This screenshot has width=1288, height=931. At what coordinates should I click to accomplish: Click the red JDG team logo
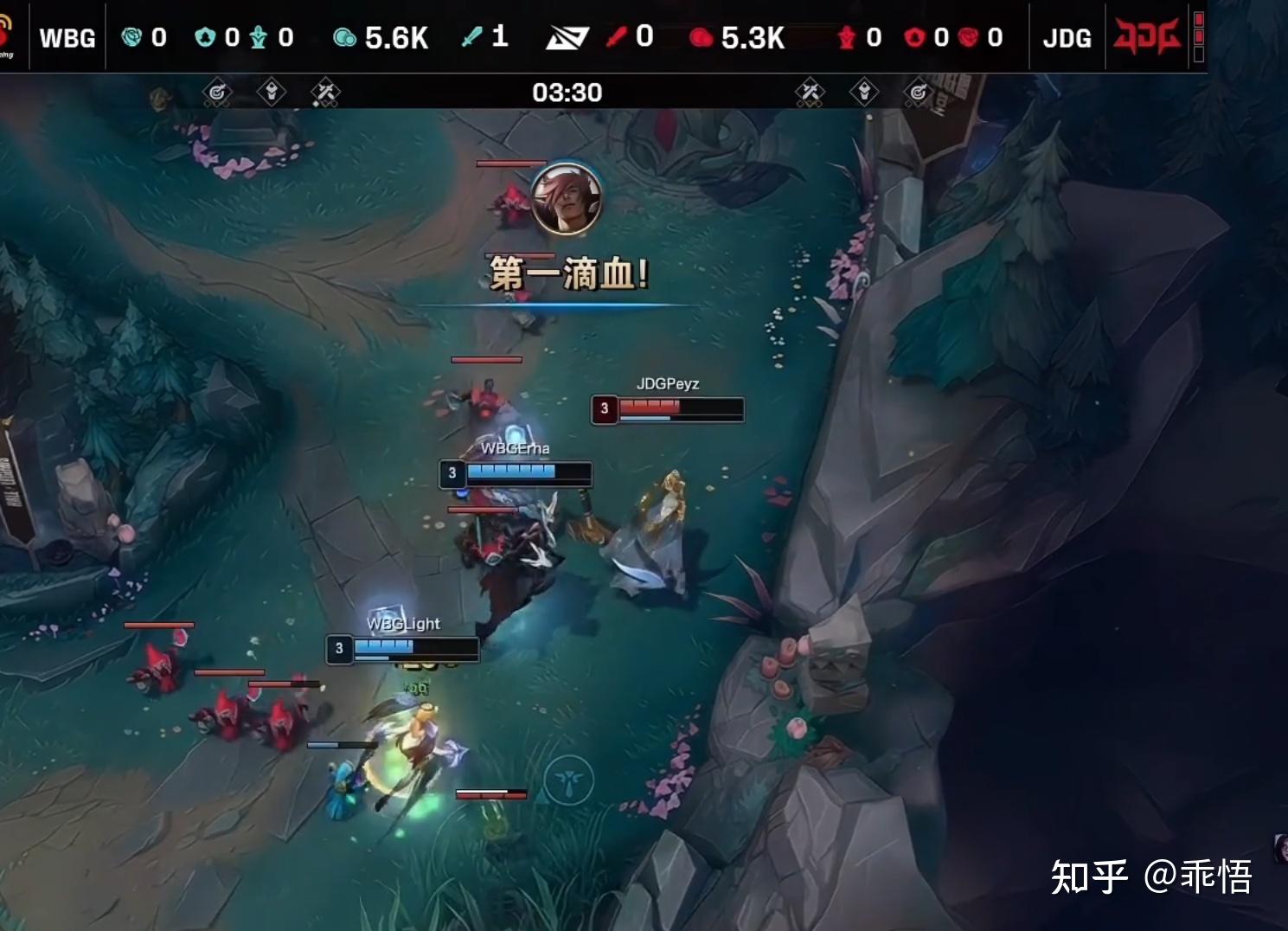(1145, 37)
